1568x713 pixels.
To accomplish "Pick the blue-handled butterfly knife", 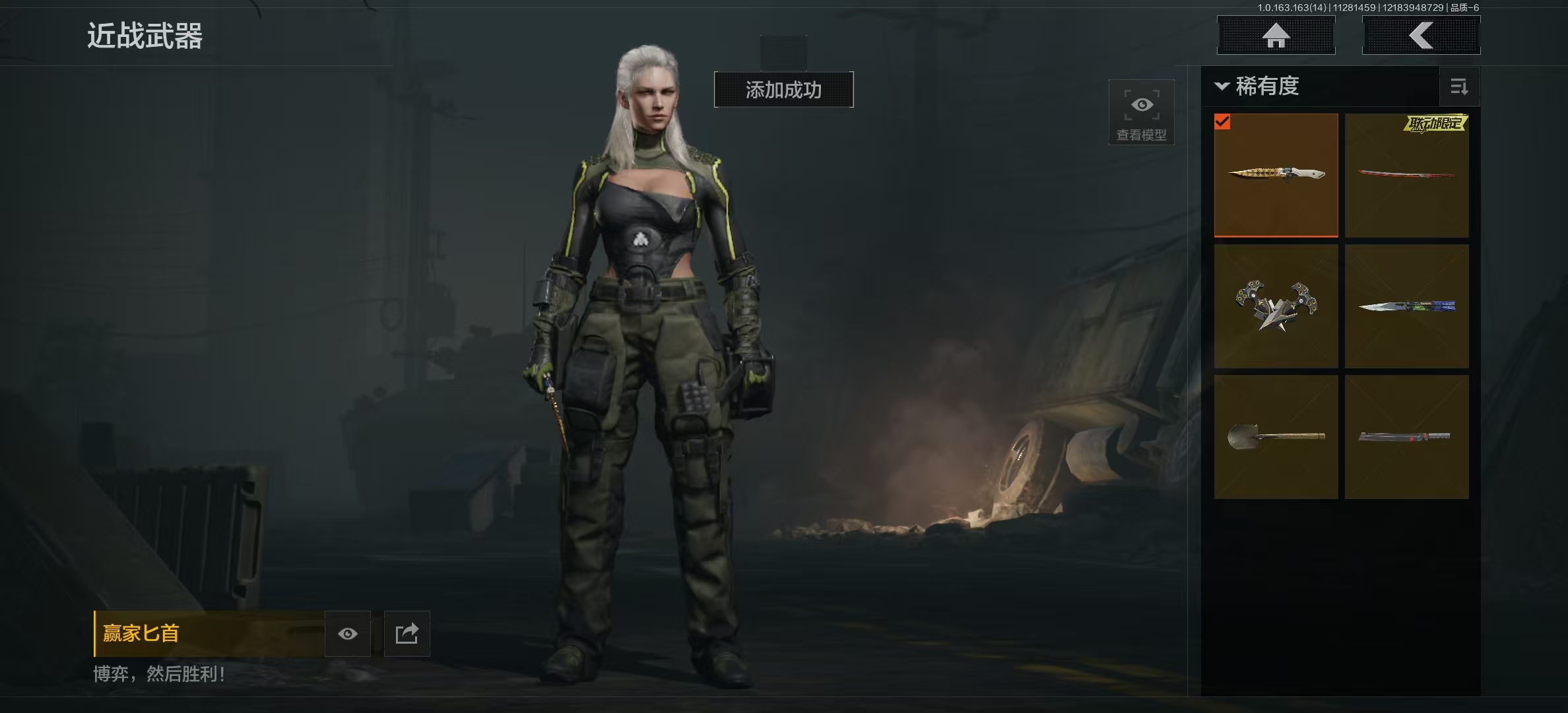I will coord(1406,306).
